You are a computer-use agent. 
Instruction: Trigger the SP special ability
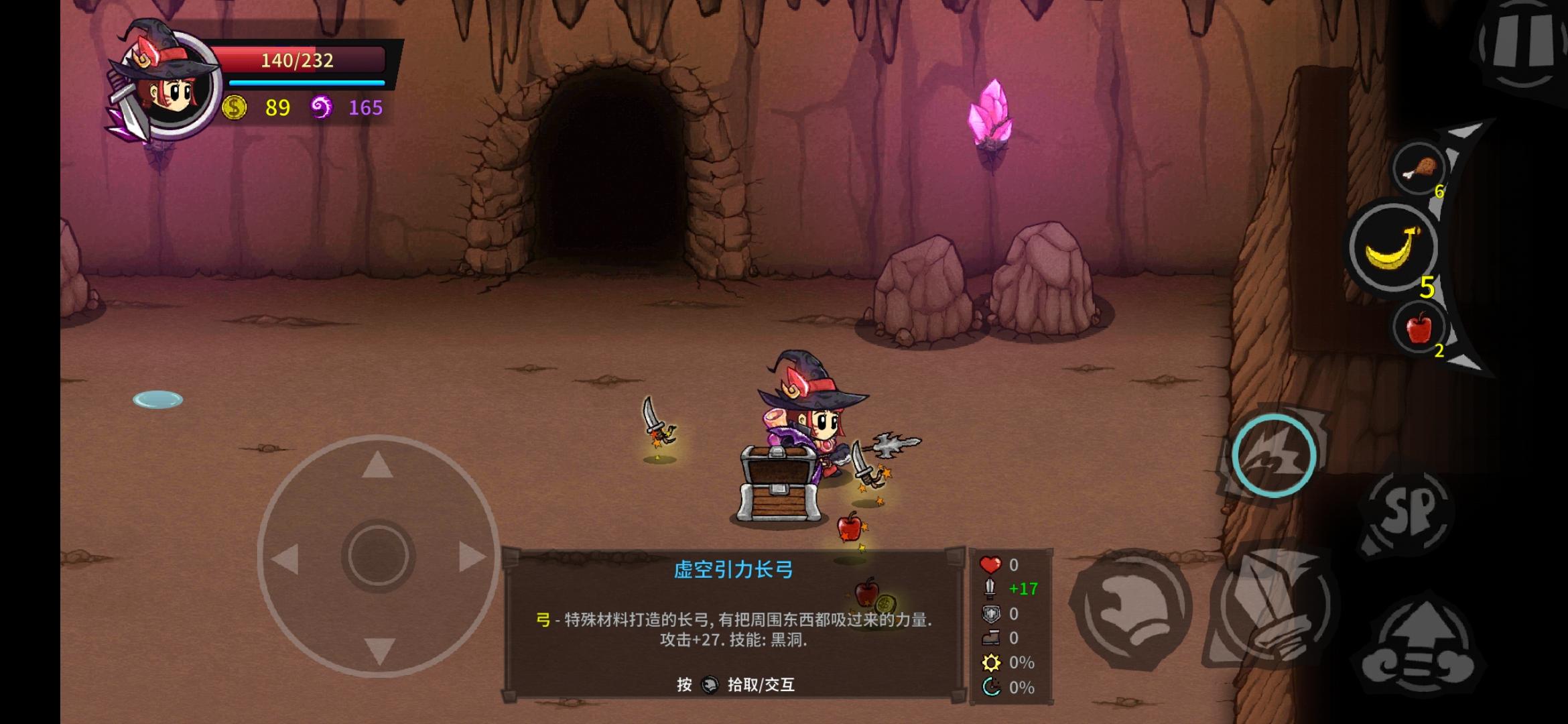[x=1407, y=513]
